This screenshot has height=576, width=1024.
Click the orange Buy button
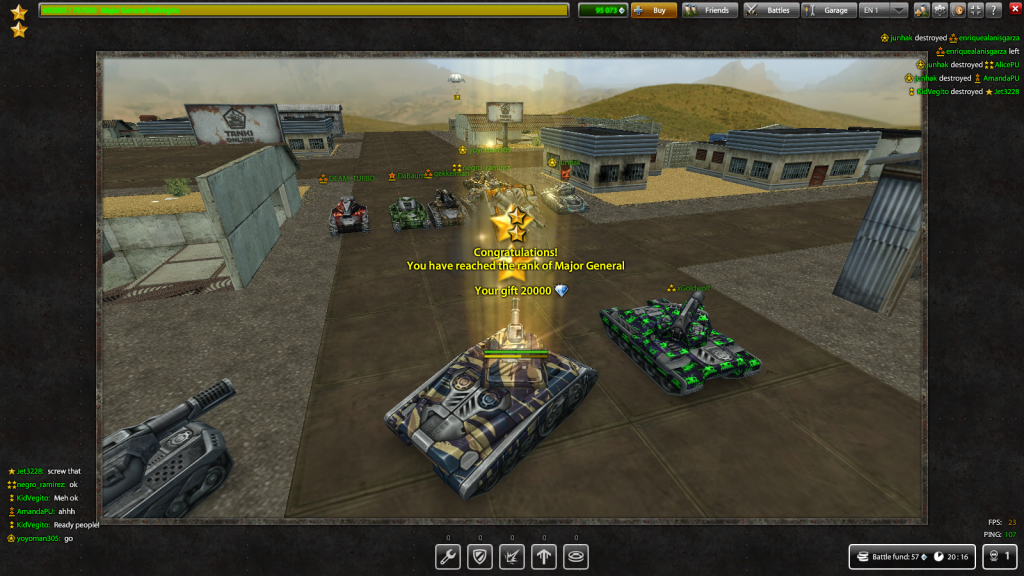point(653,10)
